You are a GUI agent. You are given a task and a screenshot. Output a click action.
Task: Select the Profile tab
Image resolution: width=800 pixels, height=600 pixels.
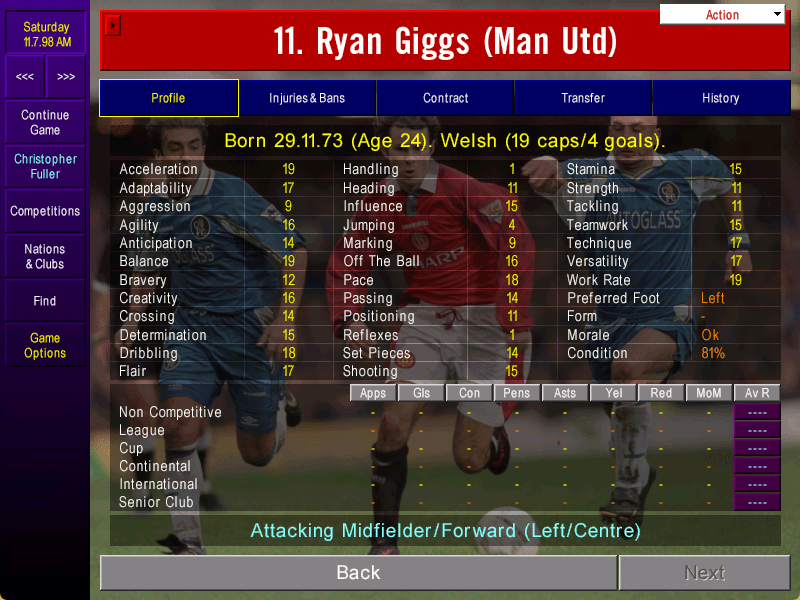(168, 98)
